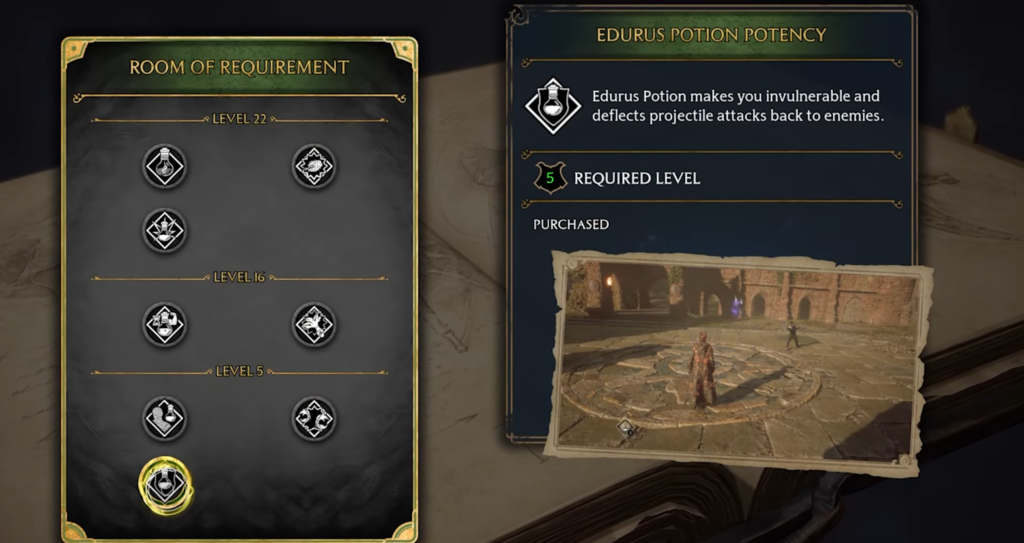Select the swirling-arrows talent under Level 5
Screen dimensions: 1024x543
(313, 419)
